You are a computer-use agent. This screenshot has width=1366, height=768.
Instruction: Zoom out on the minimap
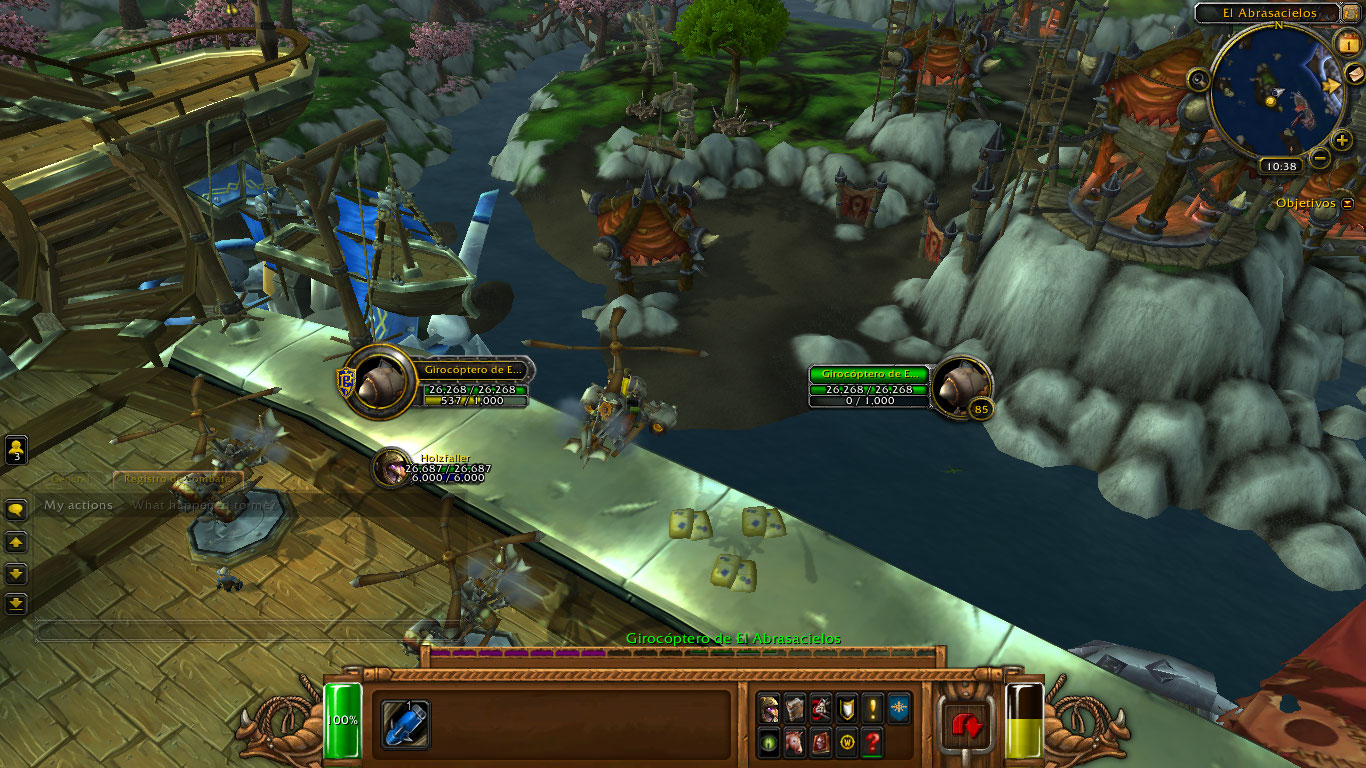click(x=1320, y=157)
